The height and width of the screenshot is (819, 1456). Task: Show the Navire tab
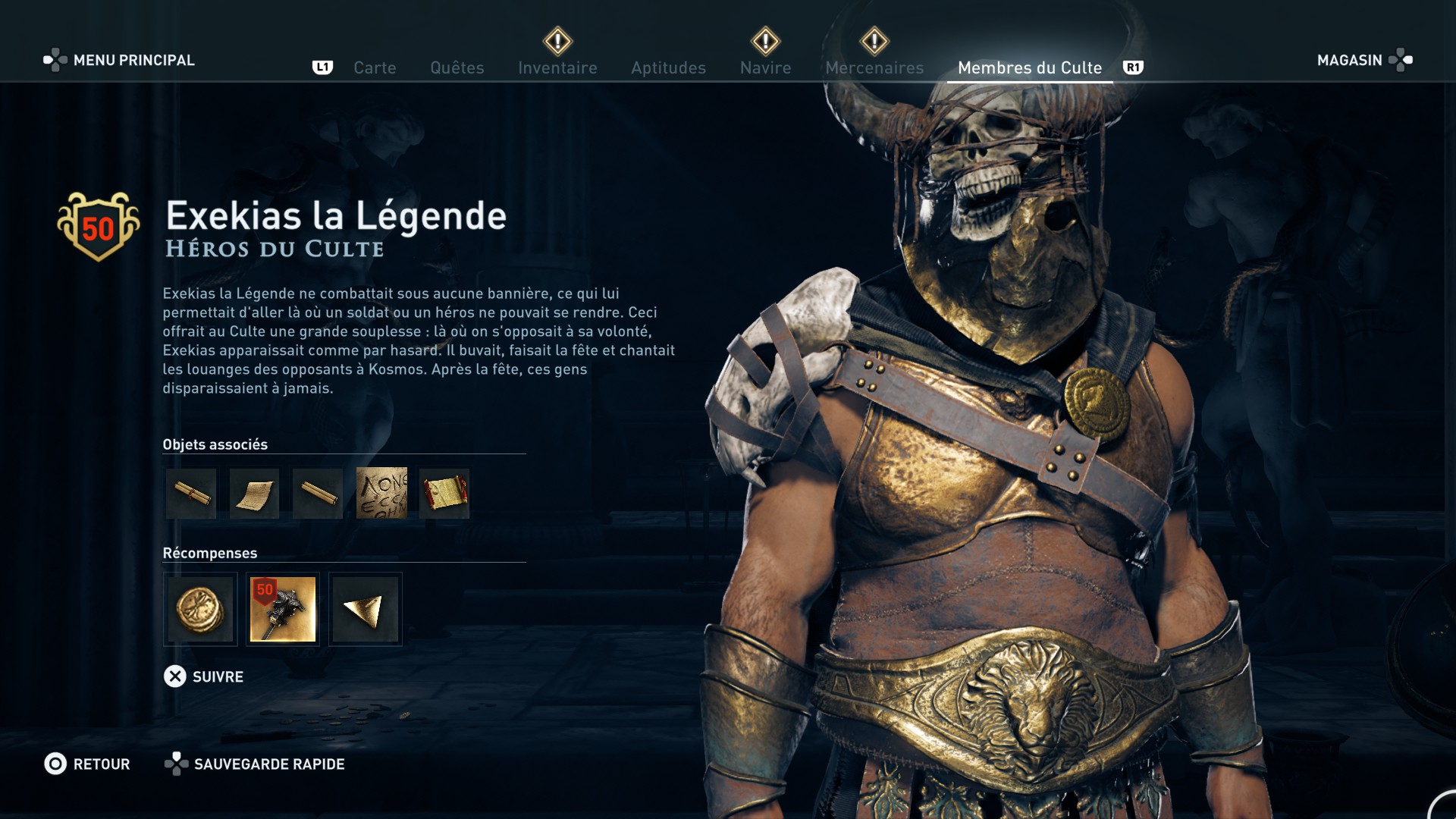point(765,67)
